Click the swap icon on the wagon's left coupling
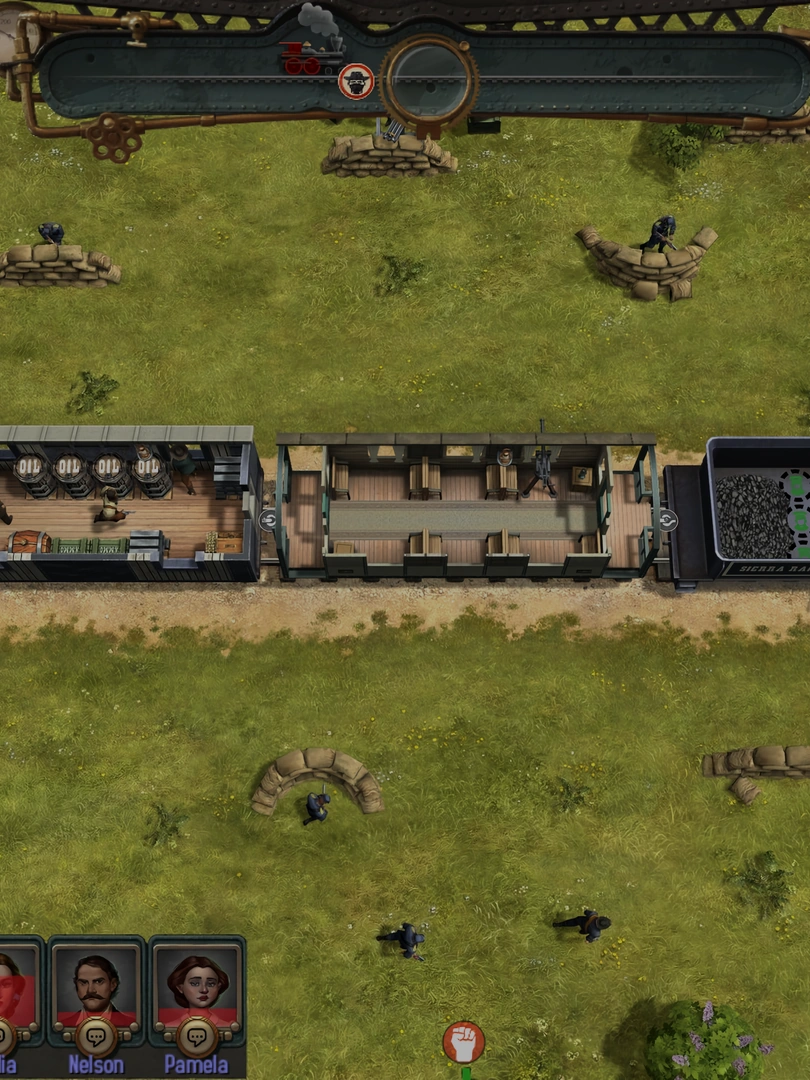Viewport: 810px width, 1080px height. (268, 520)
